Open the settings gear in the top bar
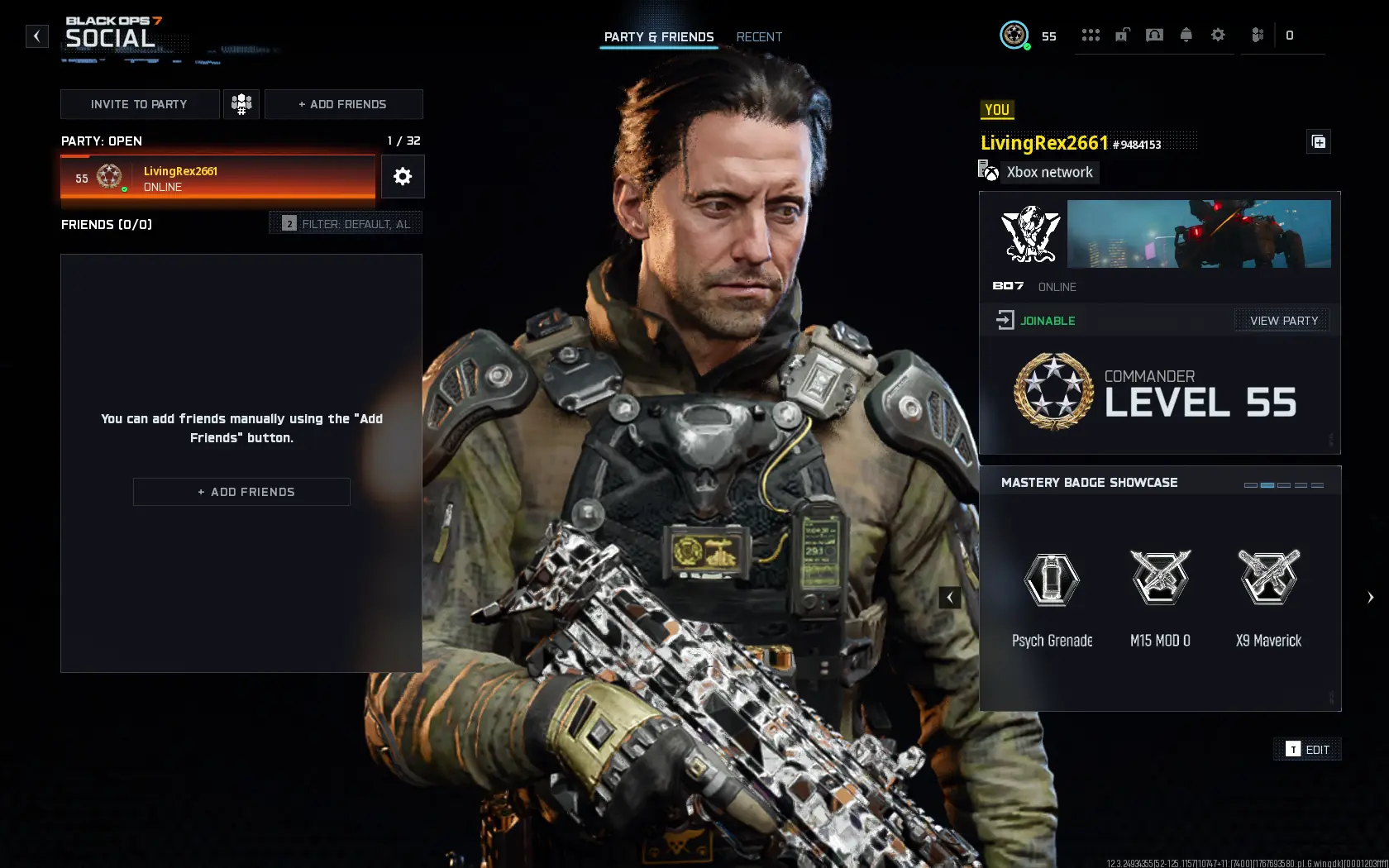Image resolution: width=1389 pixels, height=868 pixels. click(1217, 35)
